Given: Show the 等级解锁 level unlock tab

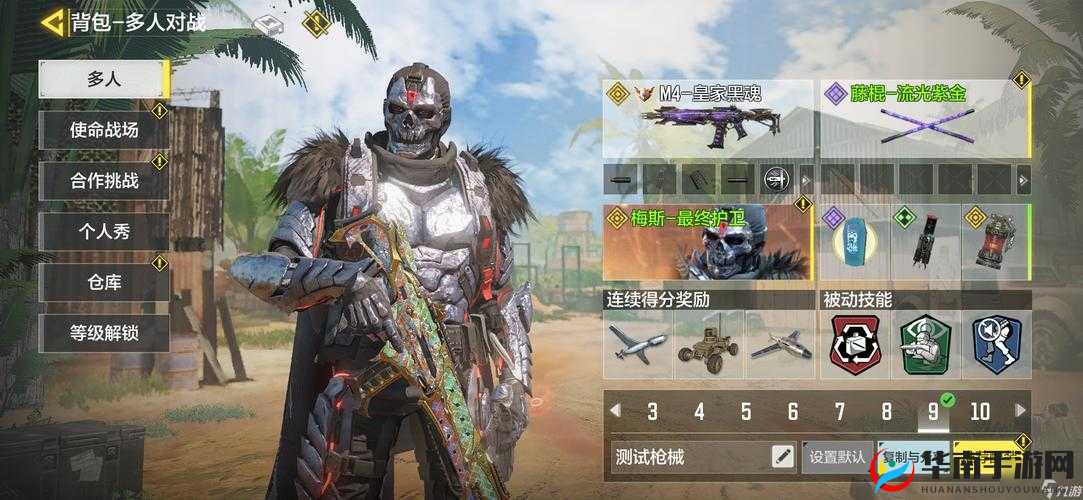Looking at the screenshot, I should click(103, 333).
